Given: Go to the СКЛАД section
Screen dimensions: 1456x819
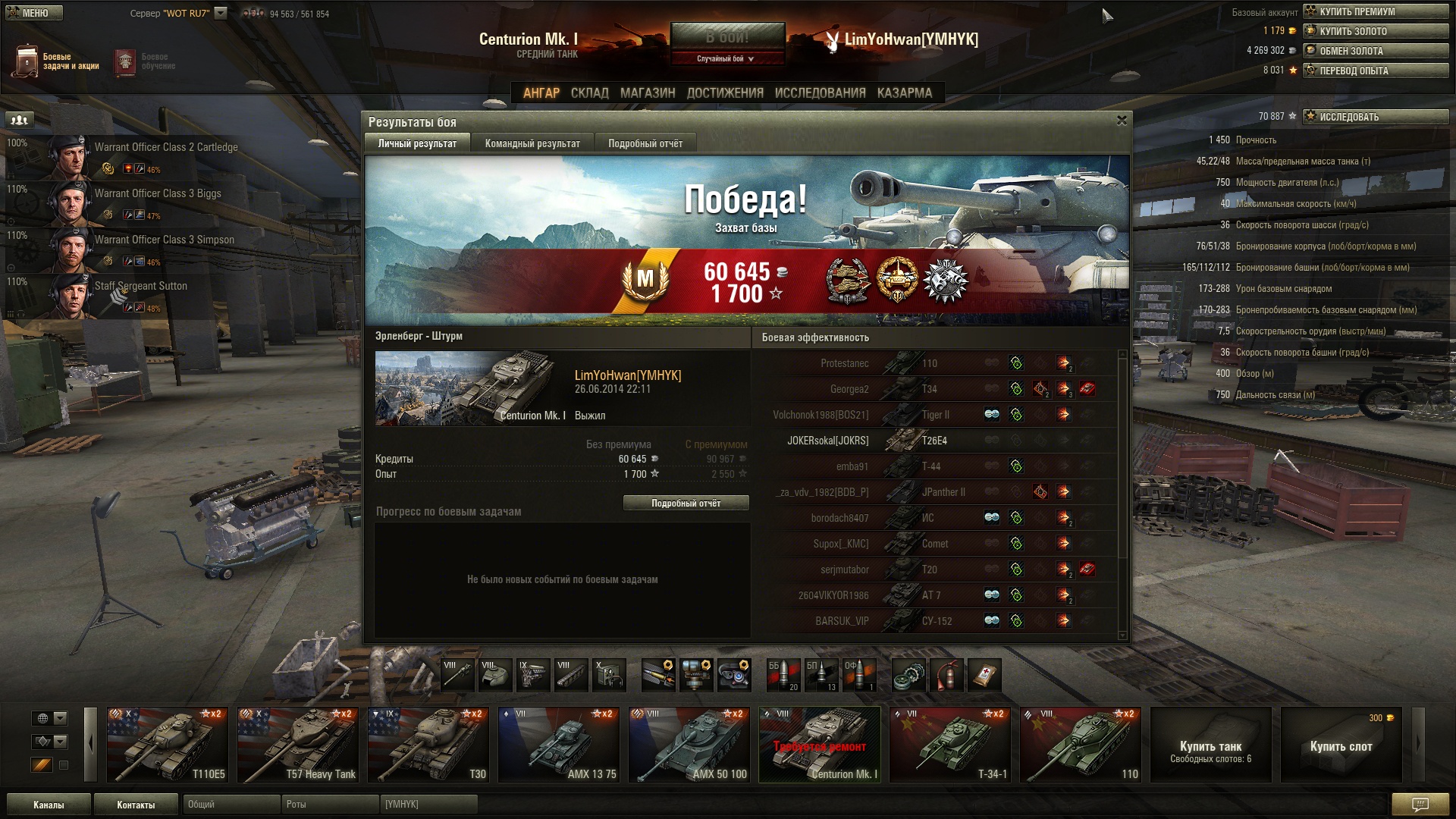Looking at the screenshot, I should click(x=589, y=93).
